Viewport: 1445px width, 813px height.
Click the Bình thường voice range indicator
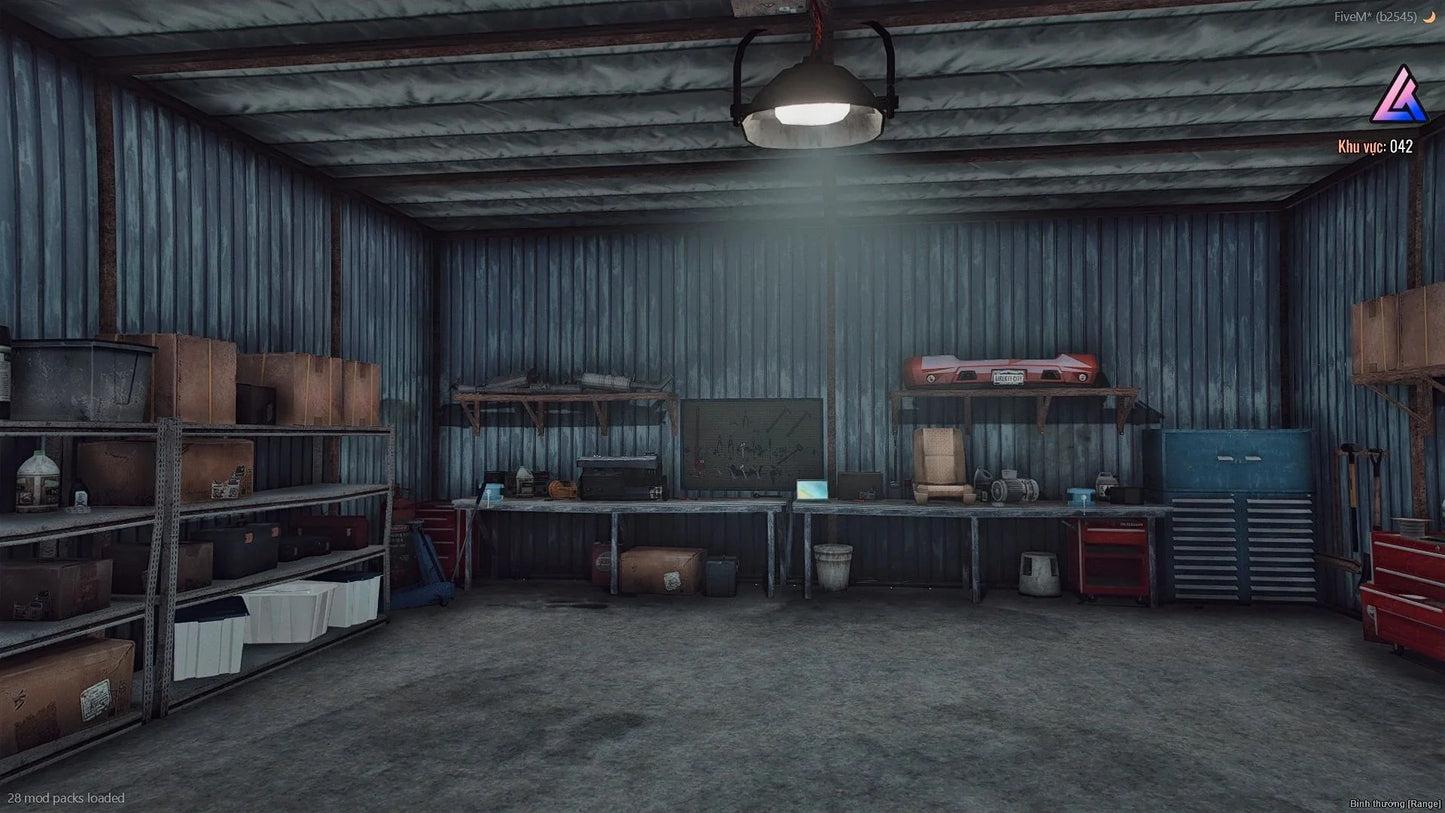click(1395, 803)
